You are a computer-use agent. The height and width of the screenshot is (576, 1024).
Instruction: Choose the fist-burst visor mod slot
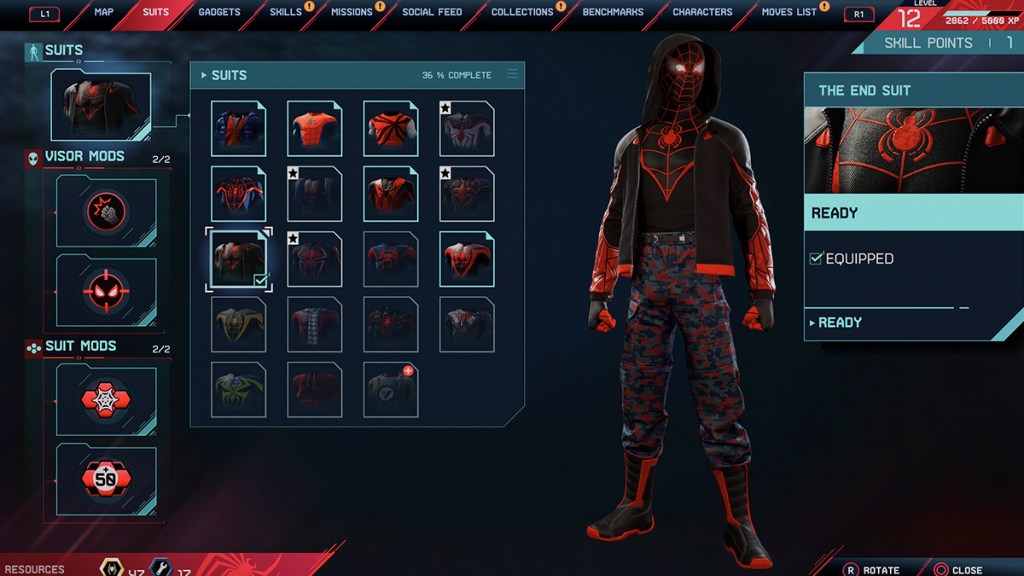[x=106, y=212]
